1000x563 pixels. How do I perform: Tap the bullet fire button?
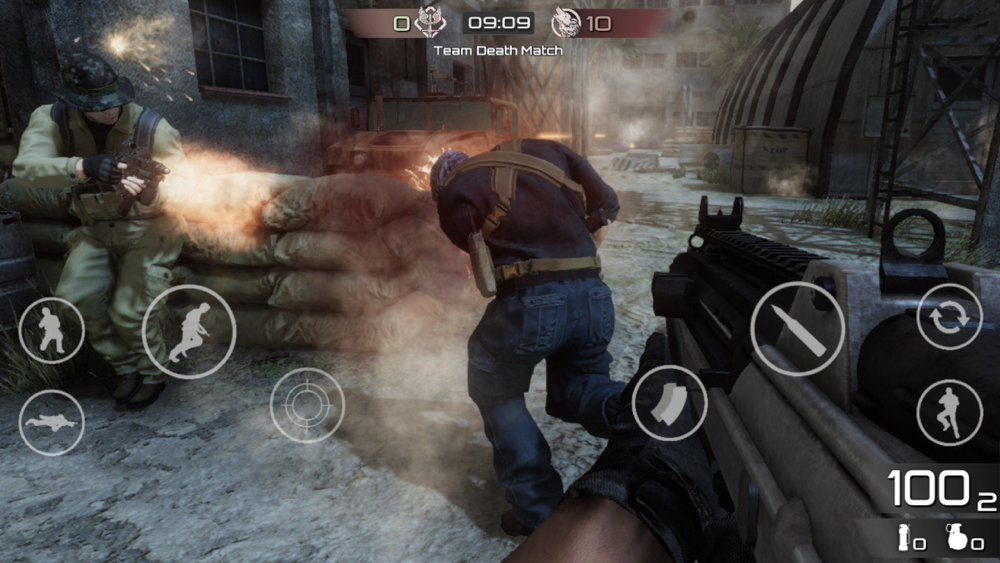796,329
